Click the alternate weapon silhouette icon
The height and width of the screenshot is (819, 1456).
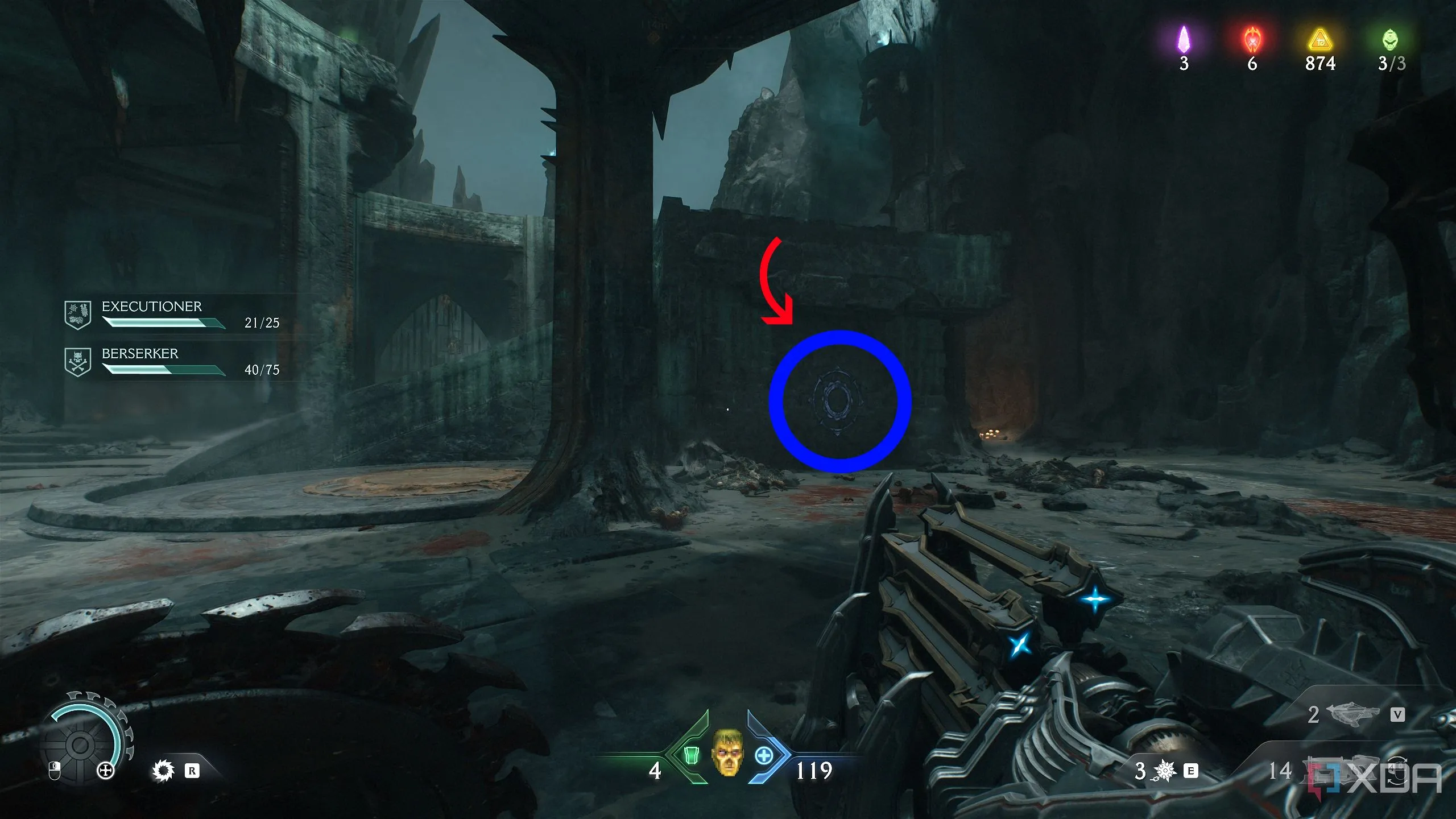click(1352, 714)
